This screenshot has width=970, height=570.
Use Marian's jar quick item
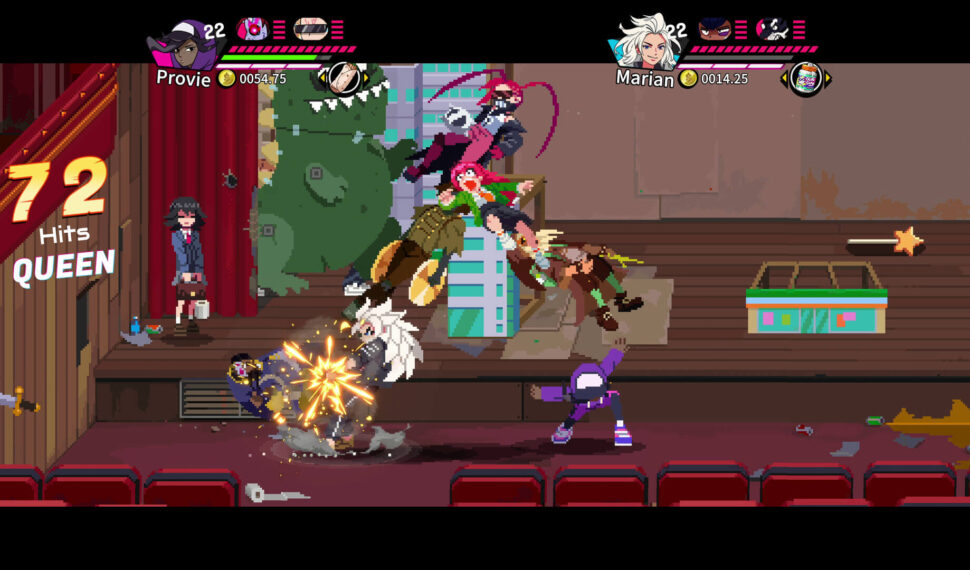coord(805,78)
